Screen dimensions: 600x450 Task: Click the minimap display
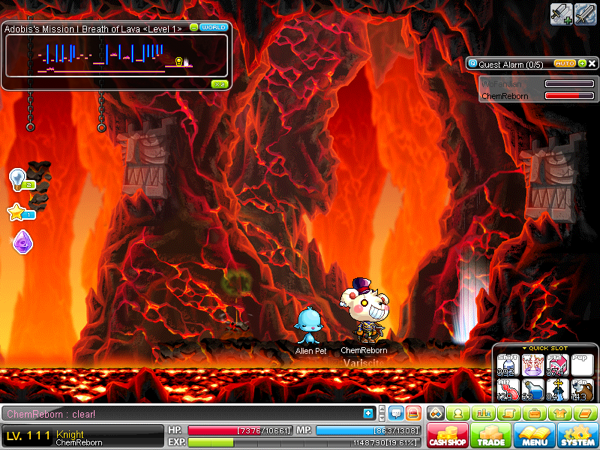pos(110,58)
